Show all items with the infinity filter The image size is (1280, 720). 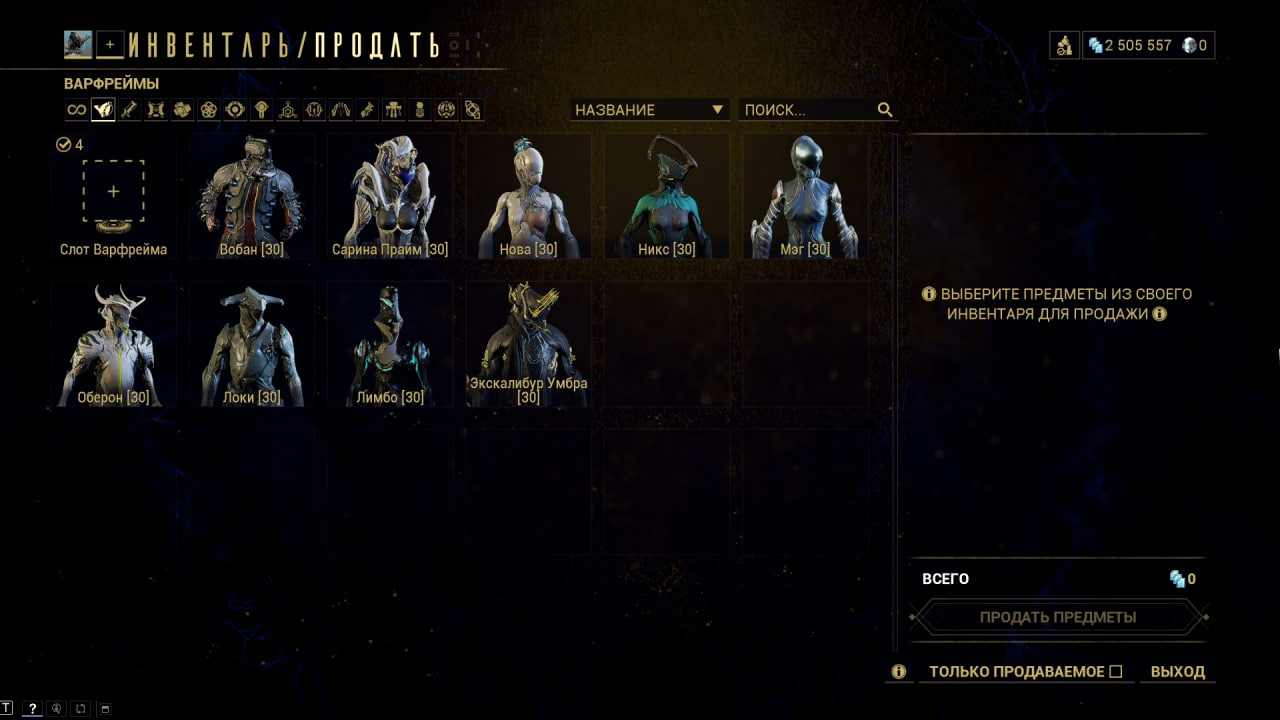[76, 110]
